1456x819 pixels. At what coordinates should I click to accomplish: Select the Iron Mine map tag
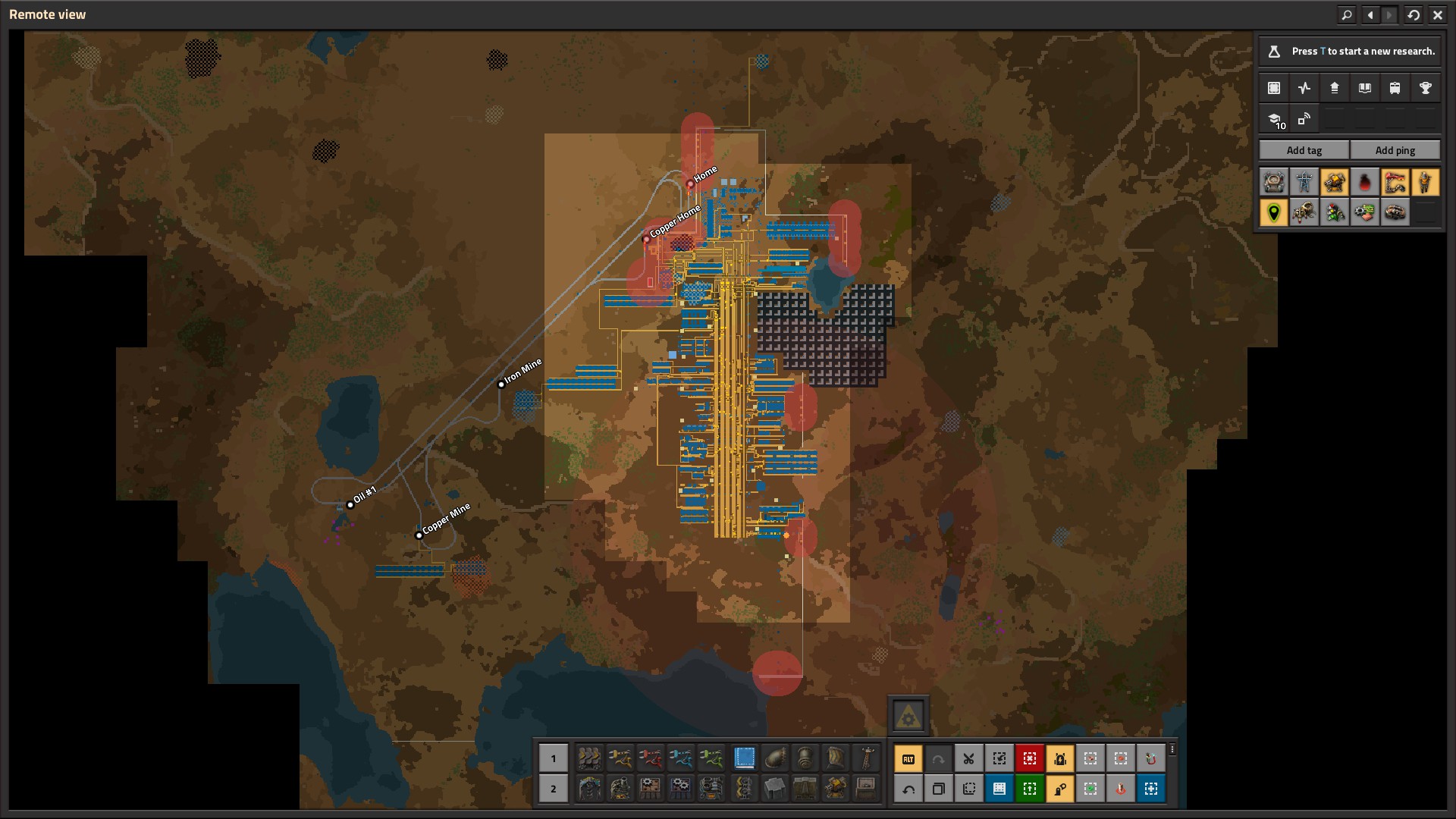(501, 384)
